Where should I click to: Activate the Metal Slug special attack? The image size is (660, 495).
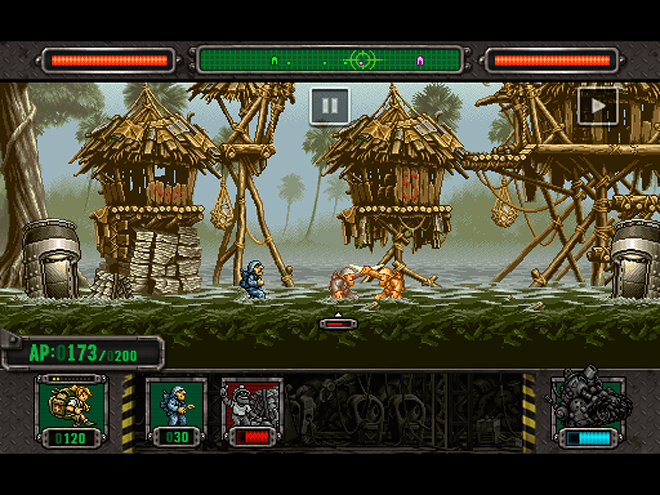[x=590, y=408]
